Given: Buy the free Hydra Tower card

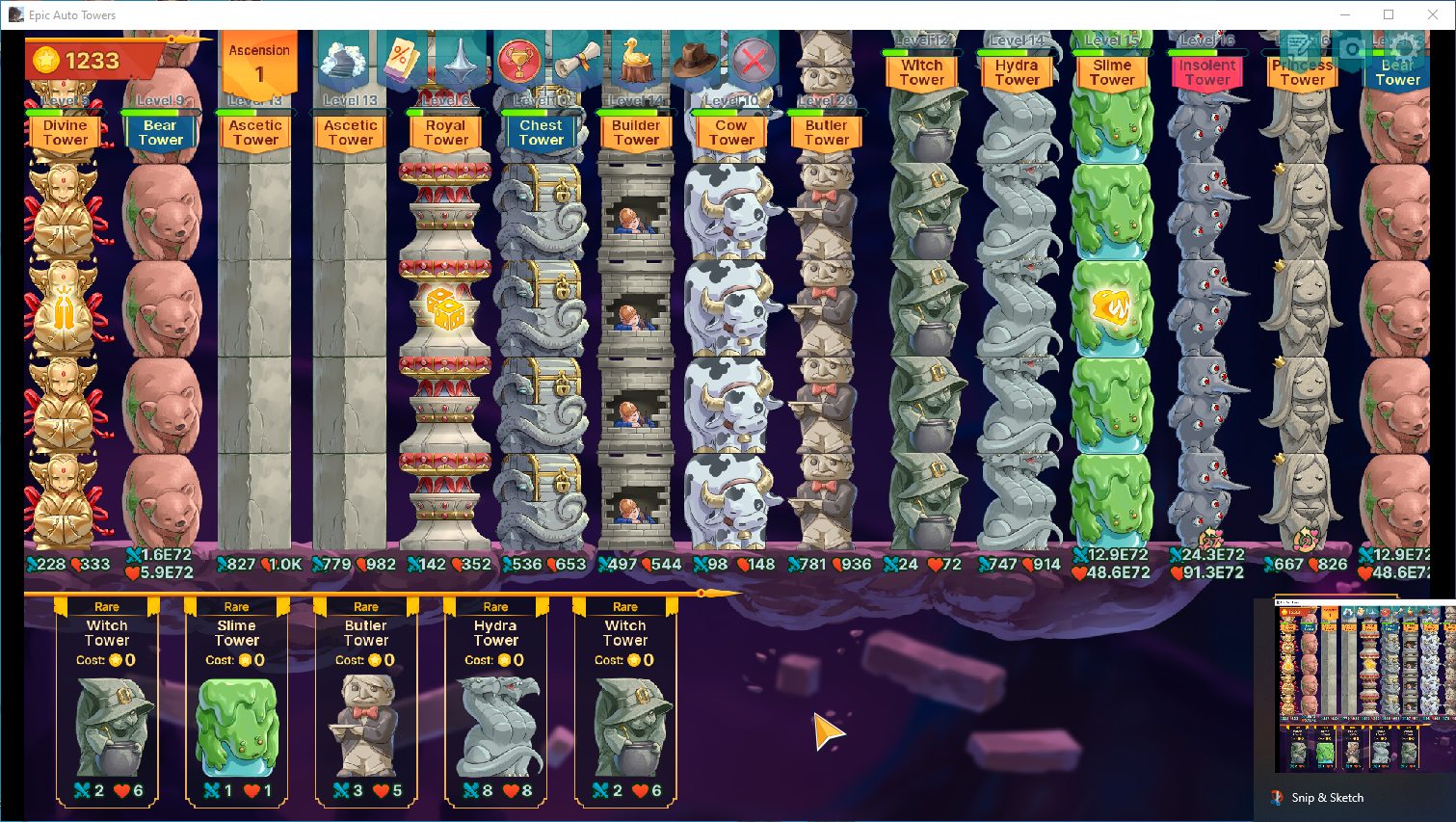Looking at the screenshot, I should (x=495, y=699).
